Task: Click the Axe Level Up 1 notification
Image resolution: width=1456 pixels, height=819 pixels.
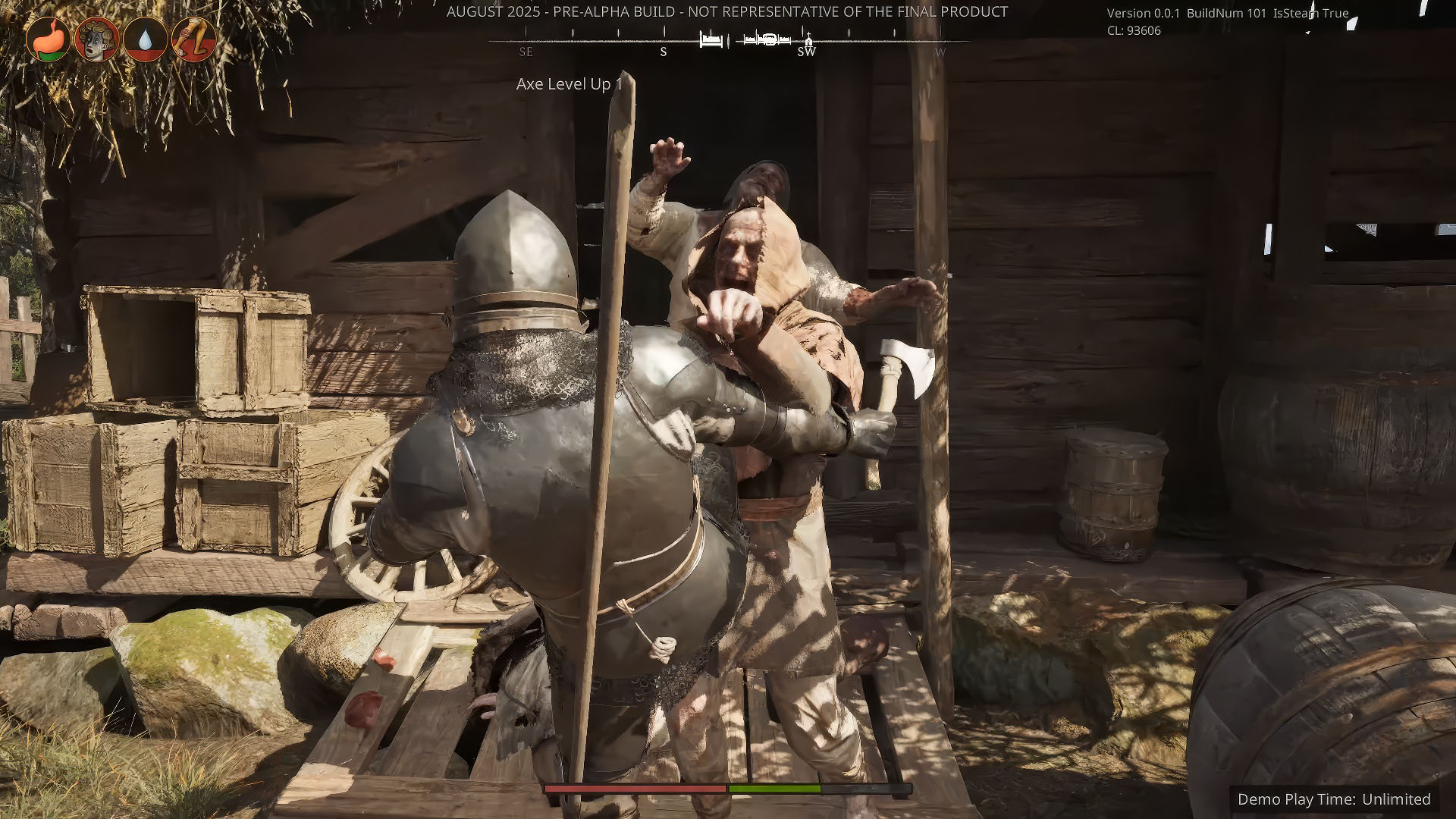Action: [x=568, y=86]
